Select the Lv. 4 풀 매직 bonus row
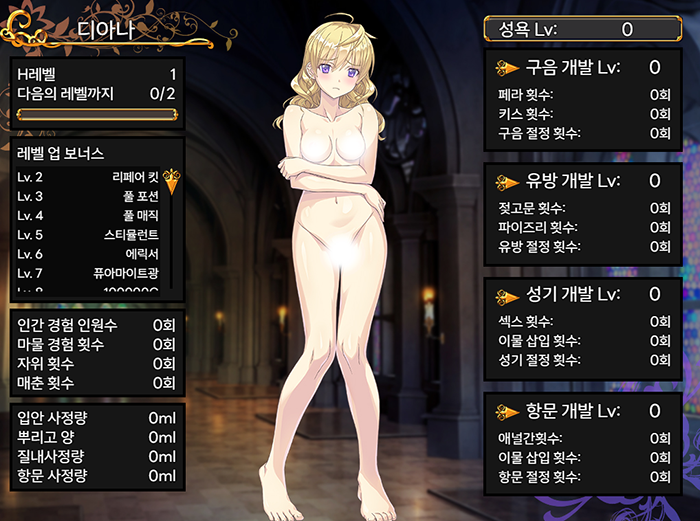The width and height of the screenshot is (700, 521). (88, 215)
